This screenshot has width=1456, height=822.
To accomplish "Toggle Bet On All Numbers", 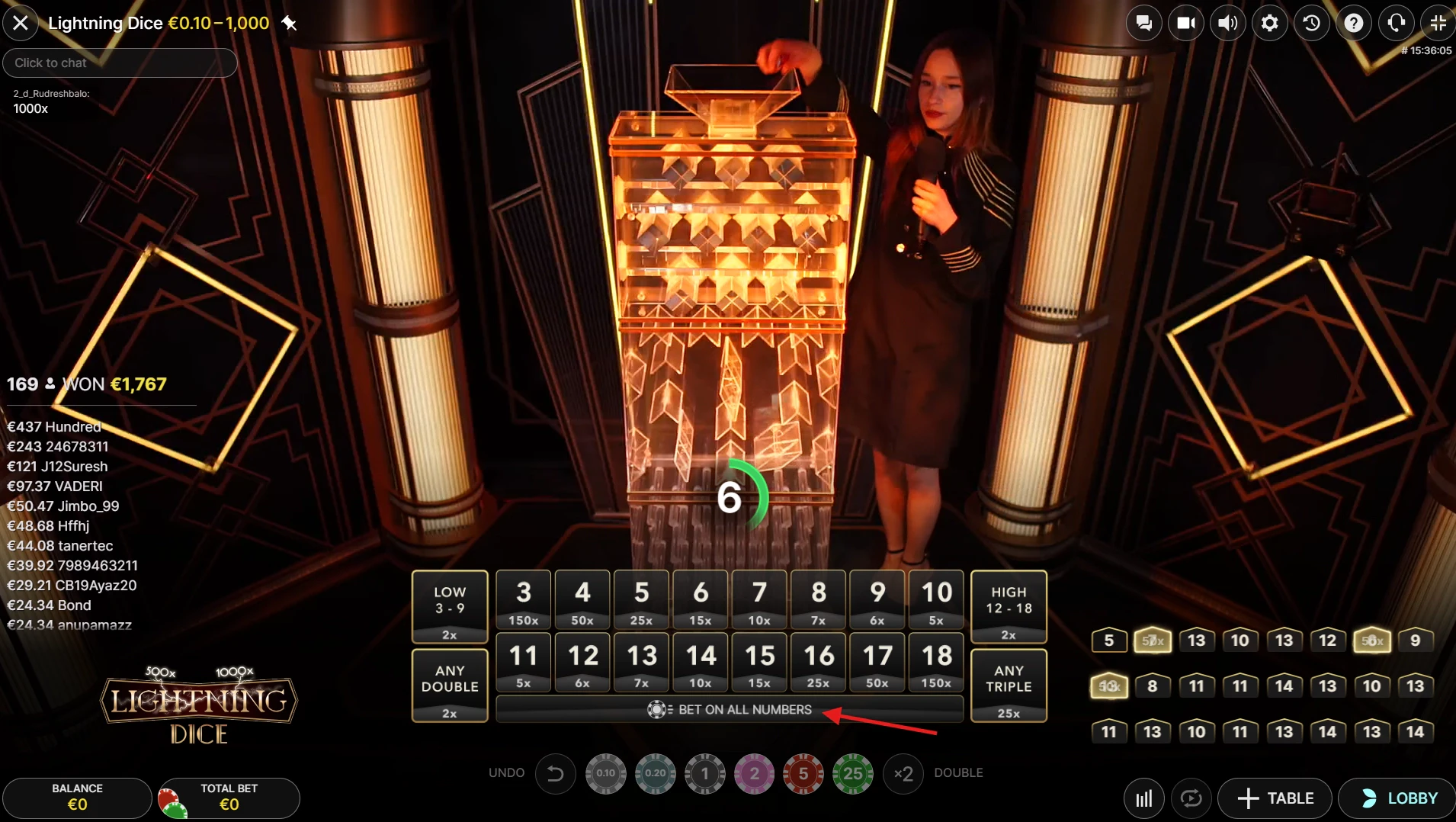I will click(730, 709).
